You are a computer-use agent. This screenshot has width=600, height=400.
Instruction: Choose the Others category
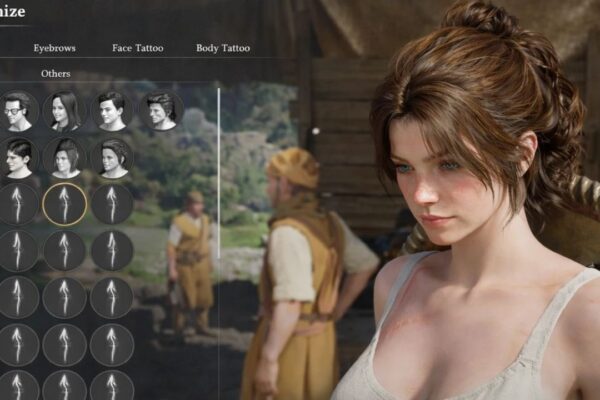pyautogui.click(x=55, y=74)
